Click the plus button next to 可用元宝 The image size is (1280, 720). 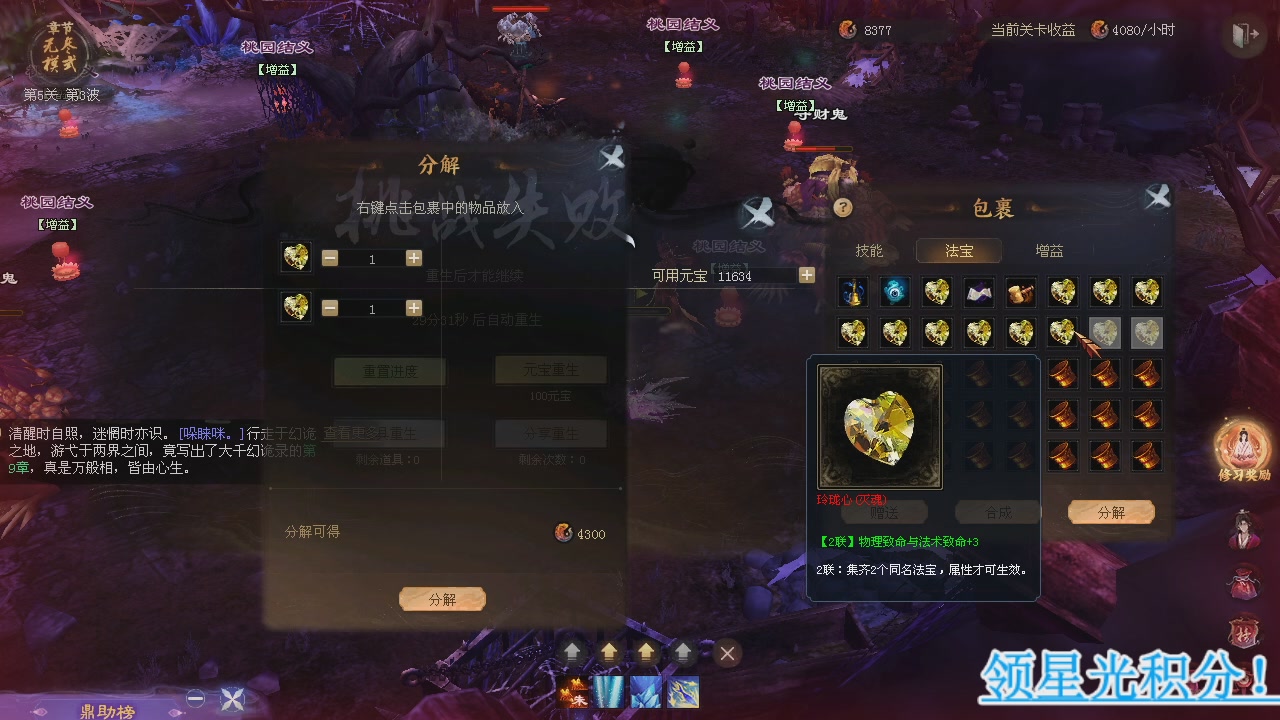click(806, 275)
